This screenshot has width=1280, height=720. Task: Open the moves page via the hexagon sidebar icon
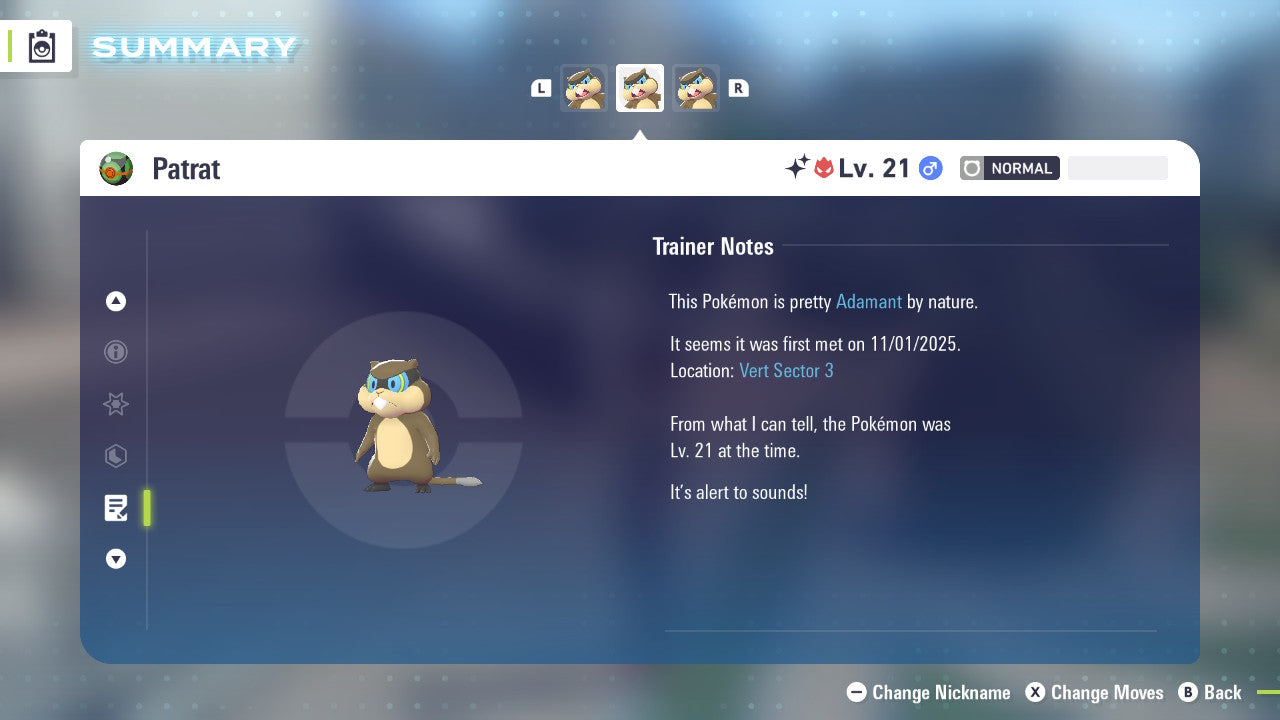[116, 456]
